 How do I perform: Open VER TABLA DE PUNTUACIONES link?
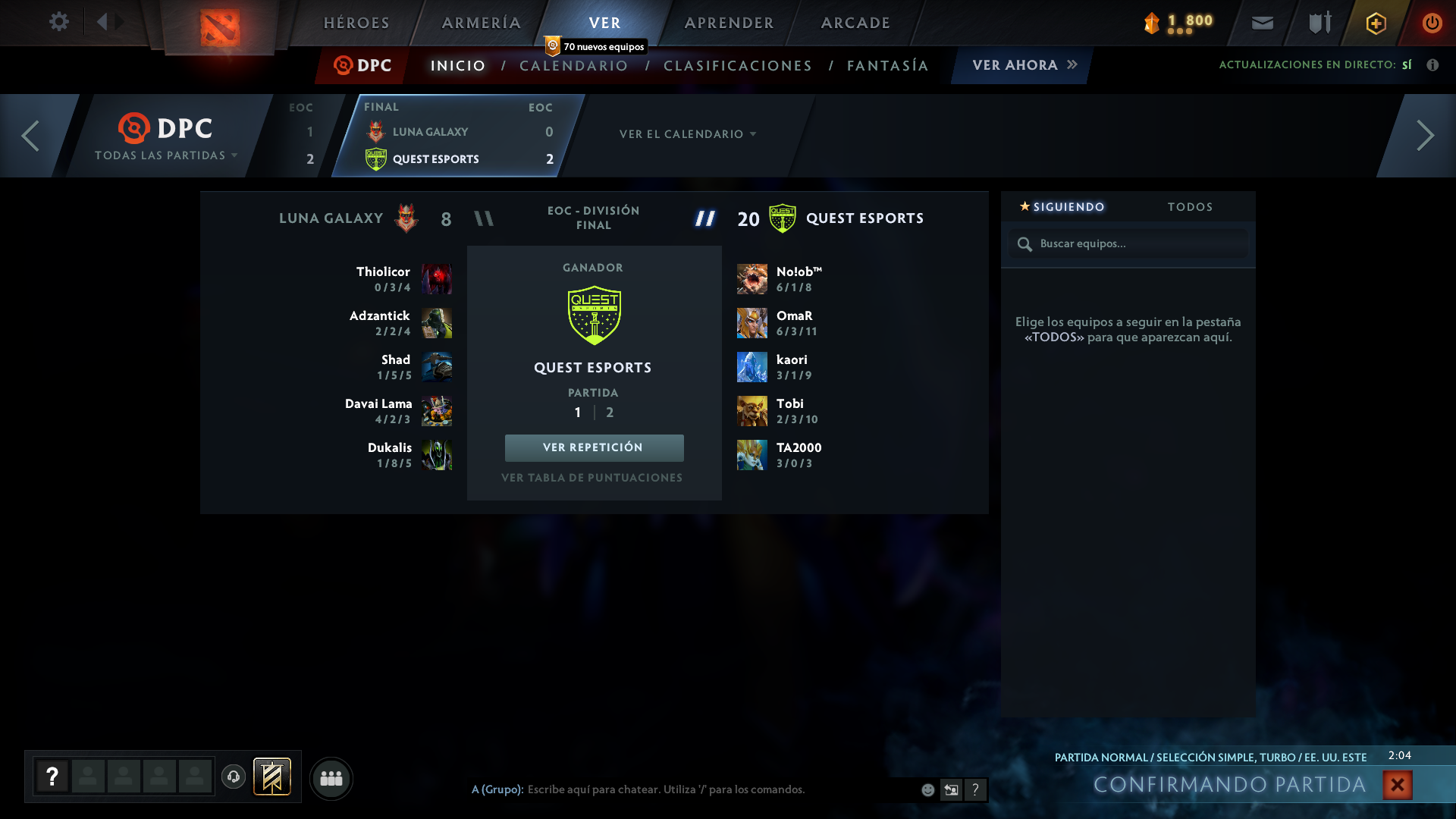point(594,477)
